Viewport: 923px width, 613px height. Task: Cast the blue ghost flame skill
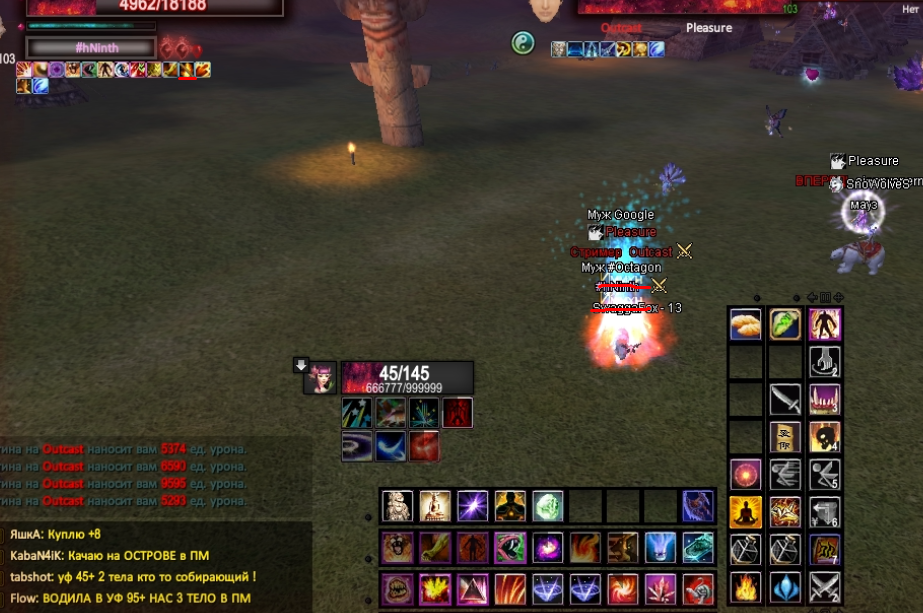[x=659, y=548]
